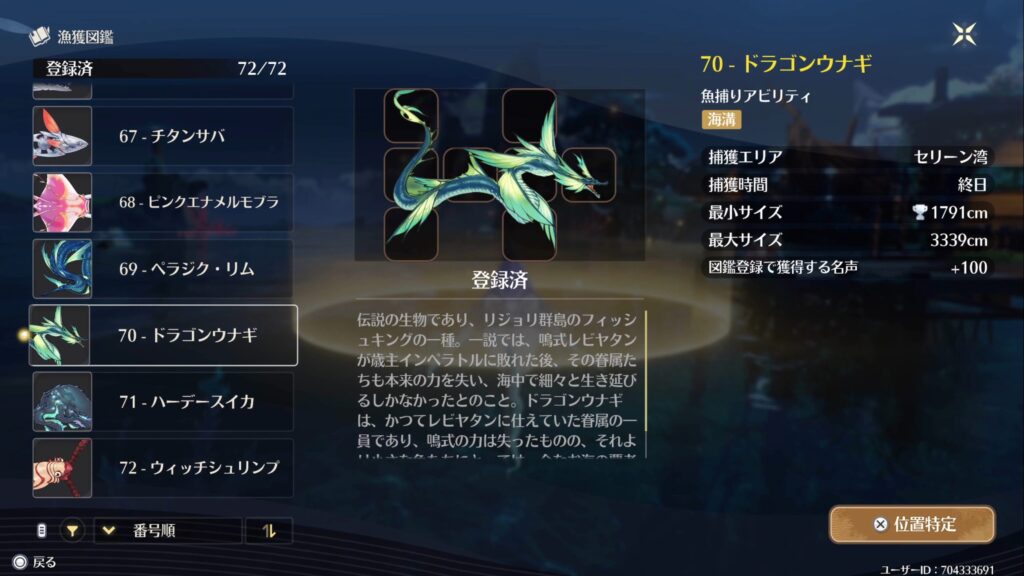Open entry 69 ペラジク・リム
The image size is (1024, 576).
pos(163,268)
